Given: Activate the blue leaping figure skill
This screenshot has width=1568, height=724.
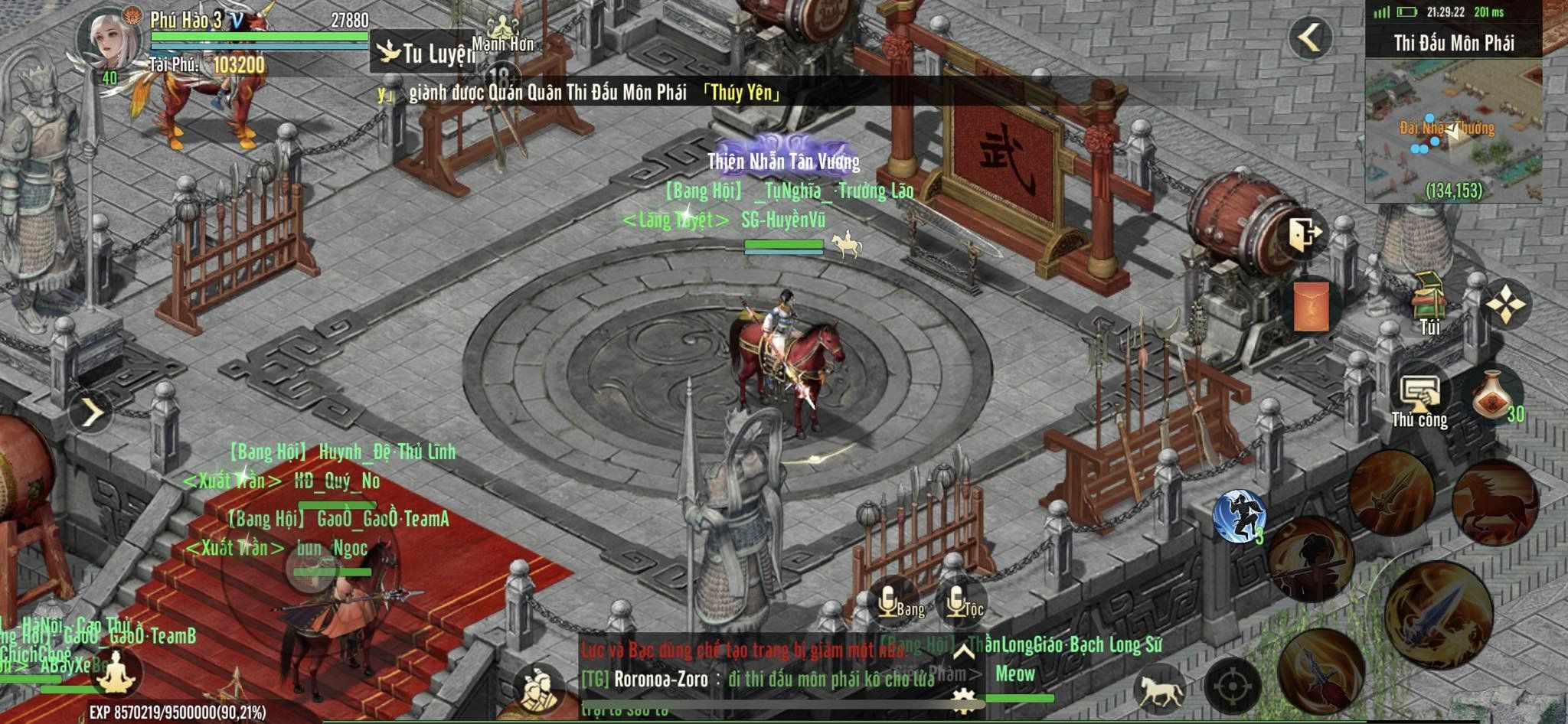Looking at the screenshot, I should point(1239,516).
